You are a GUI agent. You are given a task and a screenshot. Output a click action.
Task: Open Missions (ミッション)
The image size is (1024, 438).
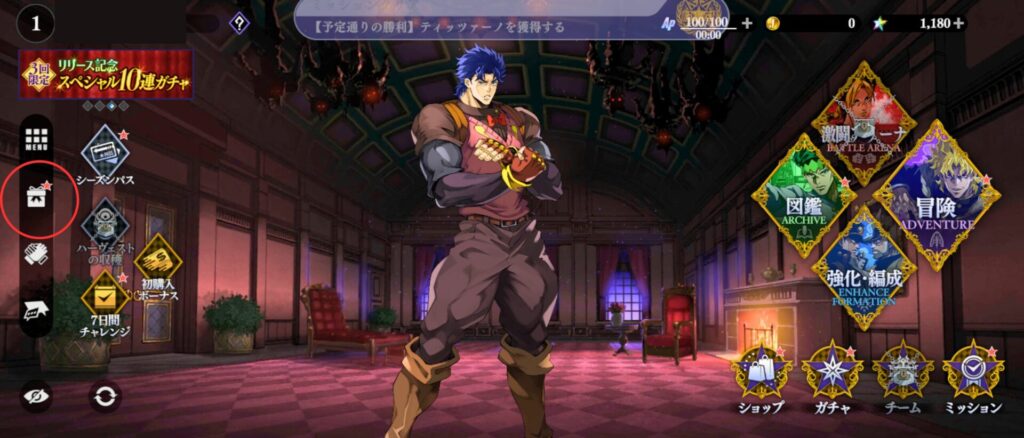click(972, 375)
